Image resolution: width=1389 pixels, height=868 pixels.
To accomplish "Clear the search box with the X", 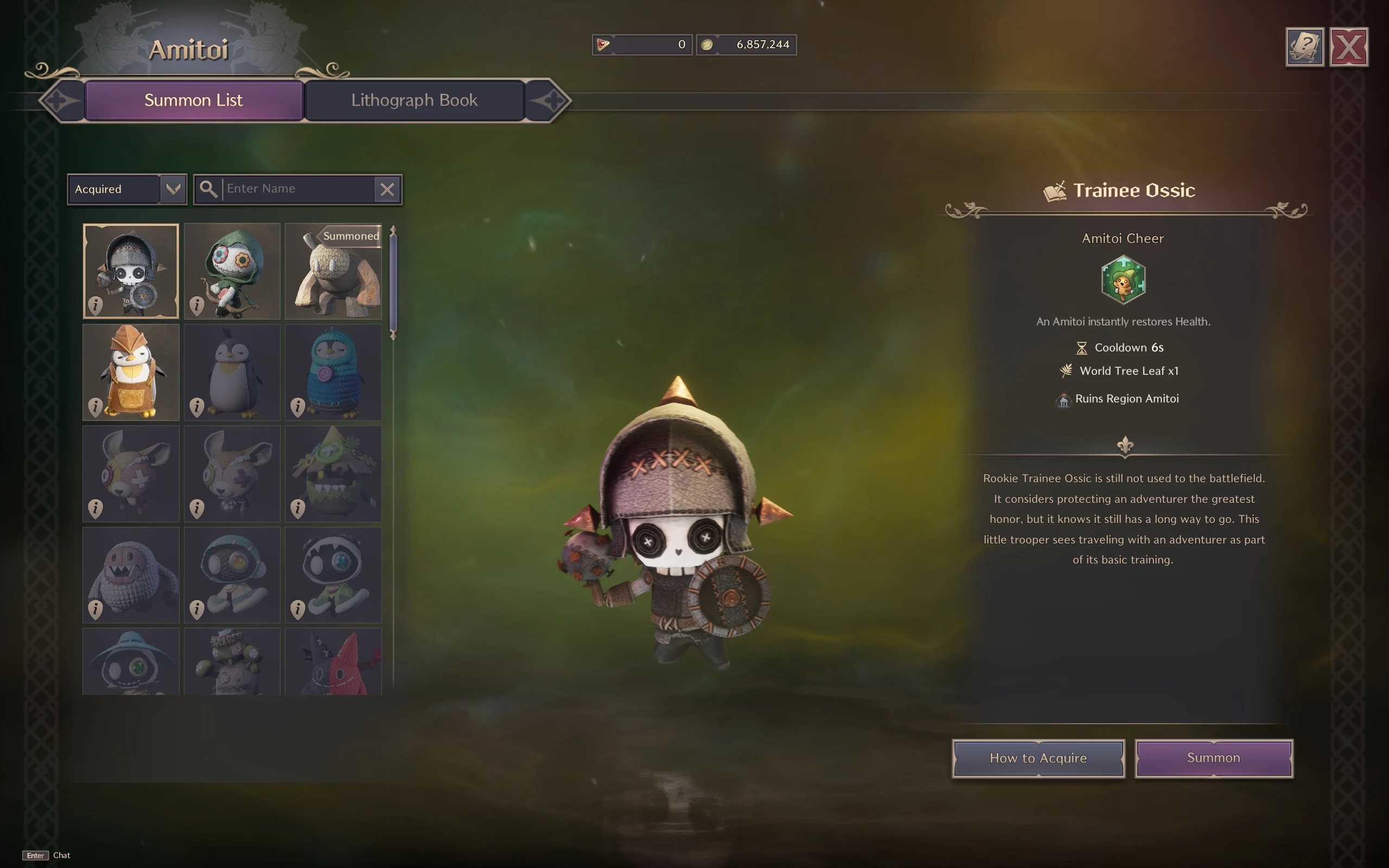I will pos(387,189).
